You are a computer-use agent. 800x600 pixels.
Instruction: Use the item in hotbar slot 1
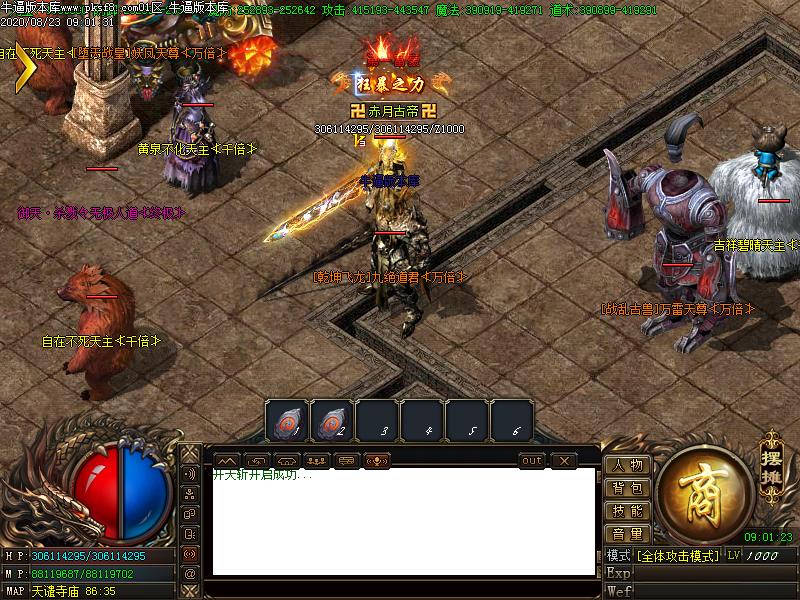[287, 421]
